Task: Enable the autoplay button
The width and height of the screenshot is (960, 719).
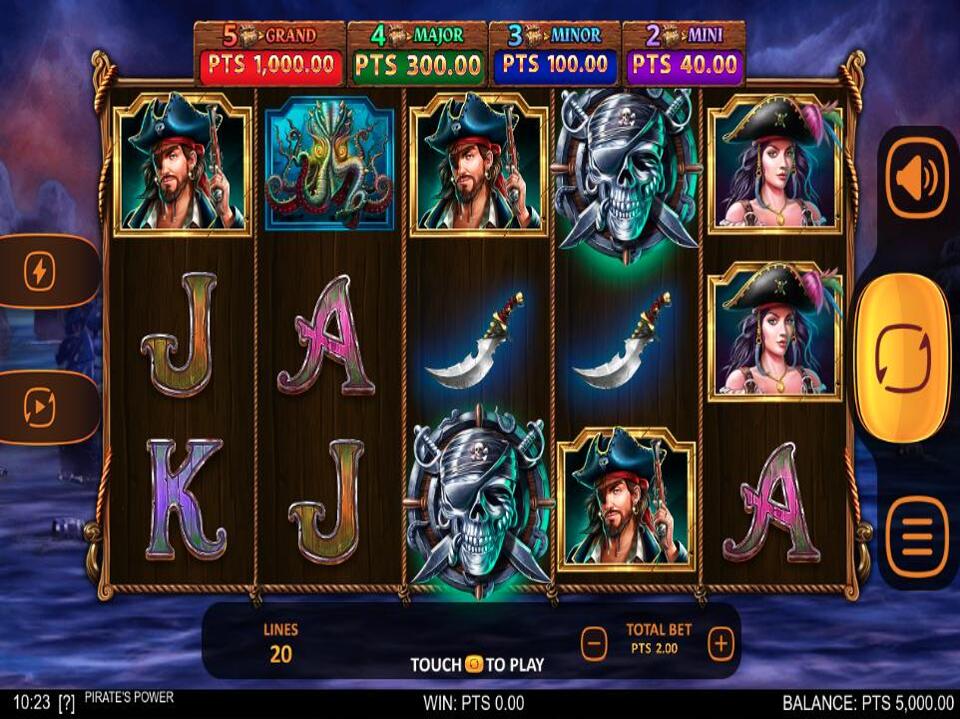Action: pyautogui.click(x=40, y=408)
